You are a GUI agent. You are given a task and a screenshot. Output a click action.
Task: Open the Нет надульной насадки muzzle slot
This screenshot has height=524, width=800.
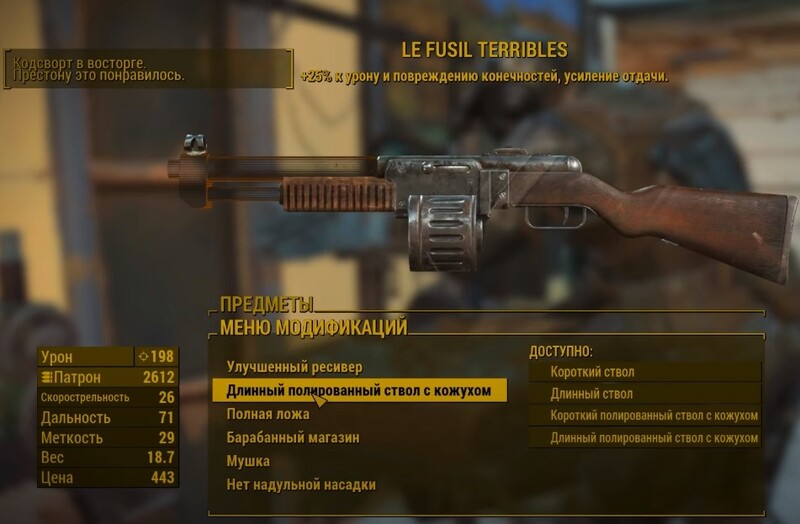coord(301,486)
